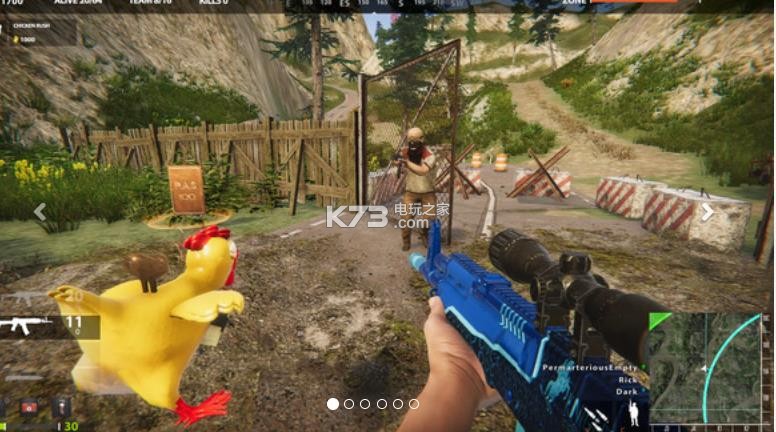Use the red medkit item
This screenshot has width=776, height=432.
tap(29, 406)
